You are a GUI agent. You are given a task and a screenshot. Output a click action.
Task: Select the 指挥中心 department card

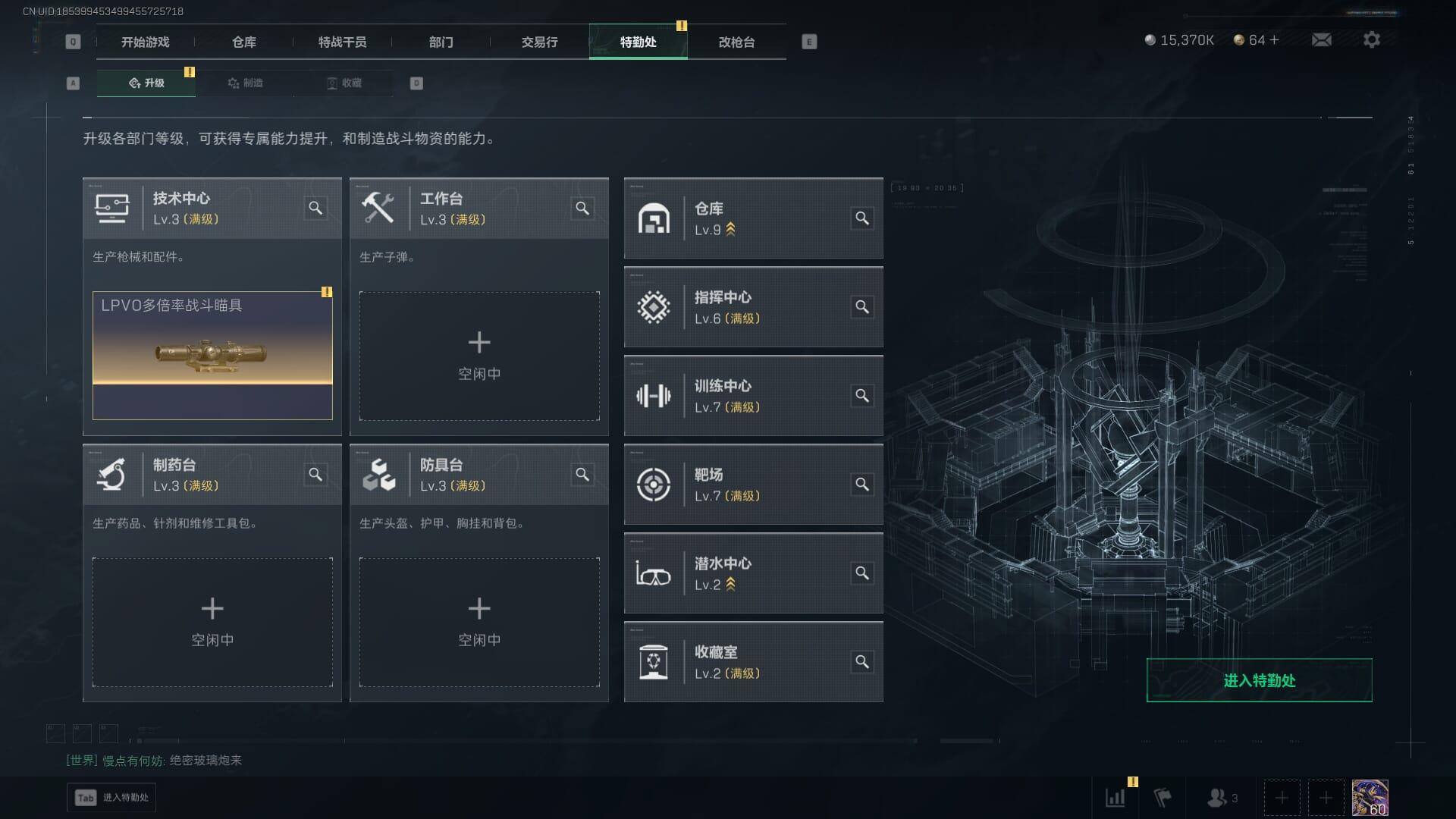coord(753,307)
